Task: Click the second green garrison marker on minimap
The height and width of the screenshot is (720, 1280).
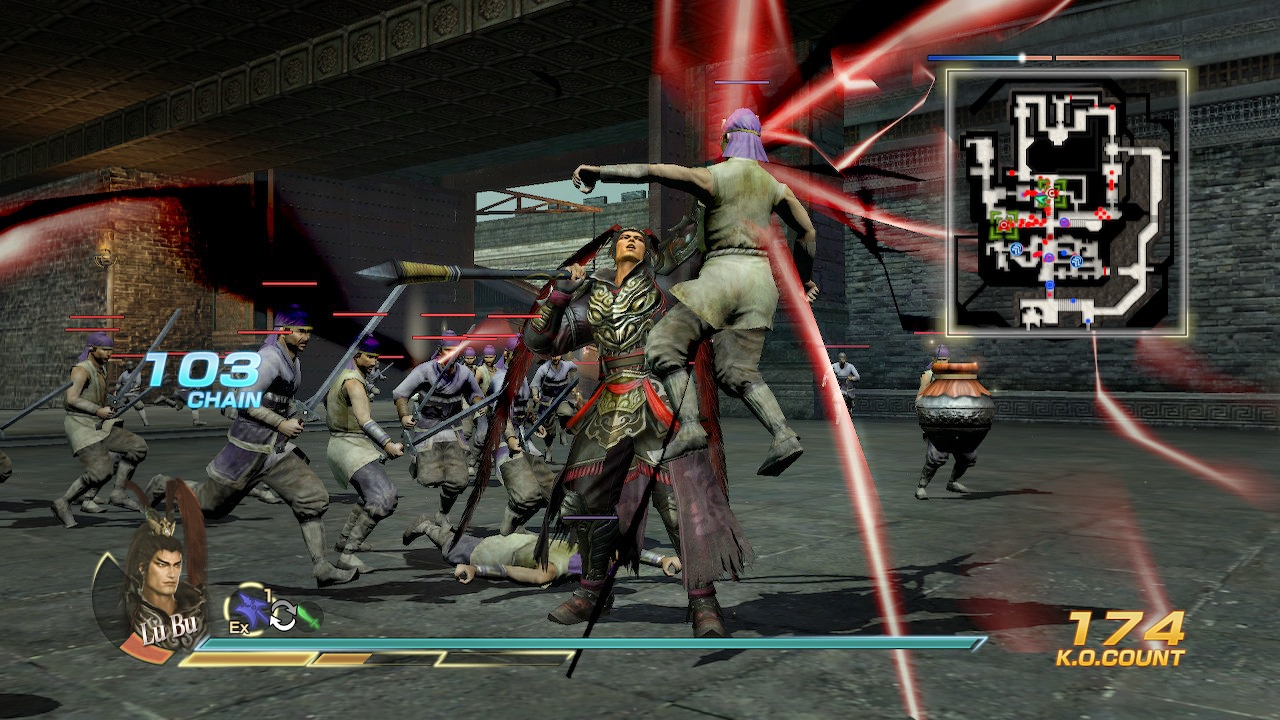Action: coord(1004,223)
